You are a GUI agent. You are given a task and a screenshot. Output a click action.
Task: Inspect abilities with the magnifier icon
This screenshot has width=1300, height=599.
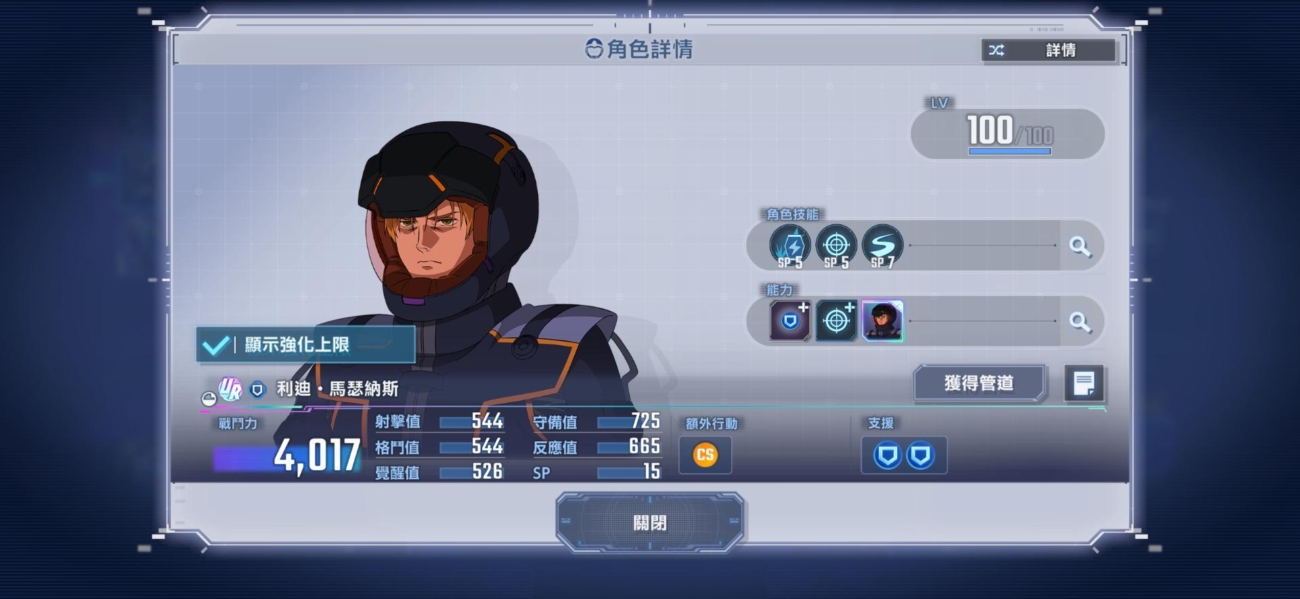(x=1080, y=321)
